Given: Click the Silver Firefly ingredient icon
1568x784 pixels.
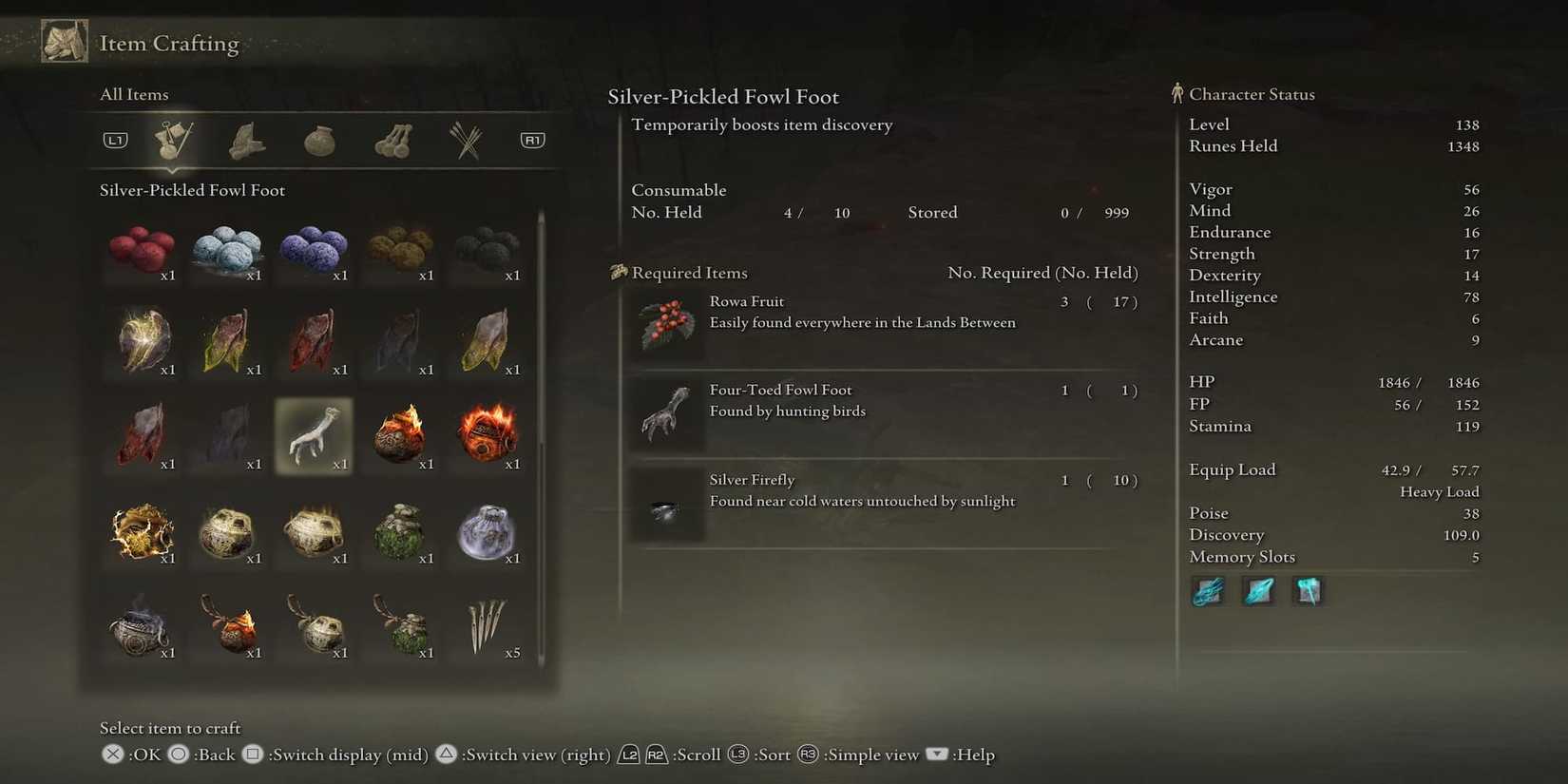Looking at the screenshot, I should pos(667,505).
